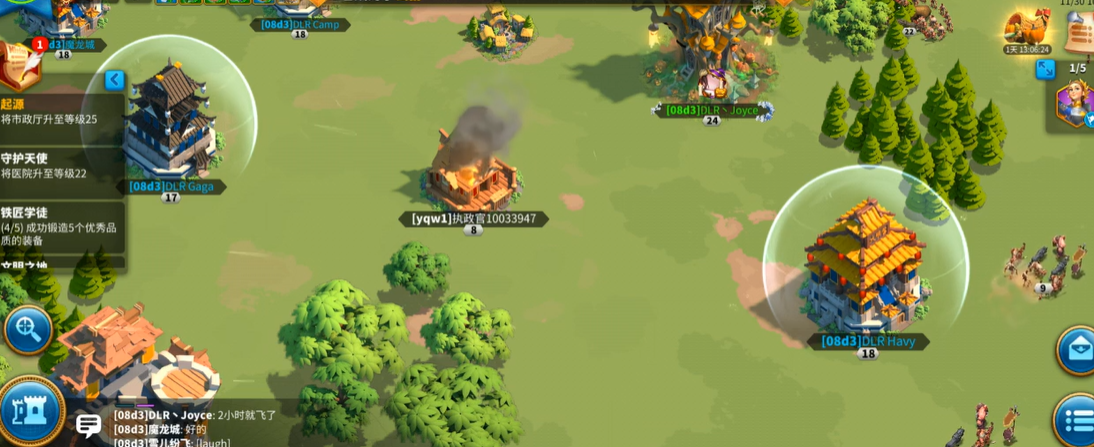Toggle the blue expand arrows for march queue
The height and width of the screenshot is (447, 1094).
tap(1045, 69)
